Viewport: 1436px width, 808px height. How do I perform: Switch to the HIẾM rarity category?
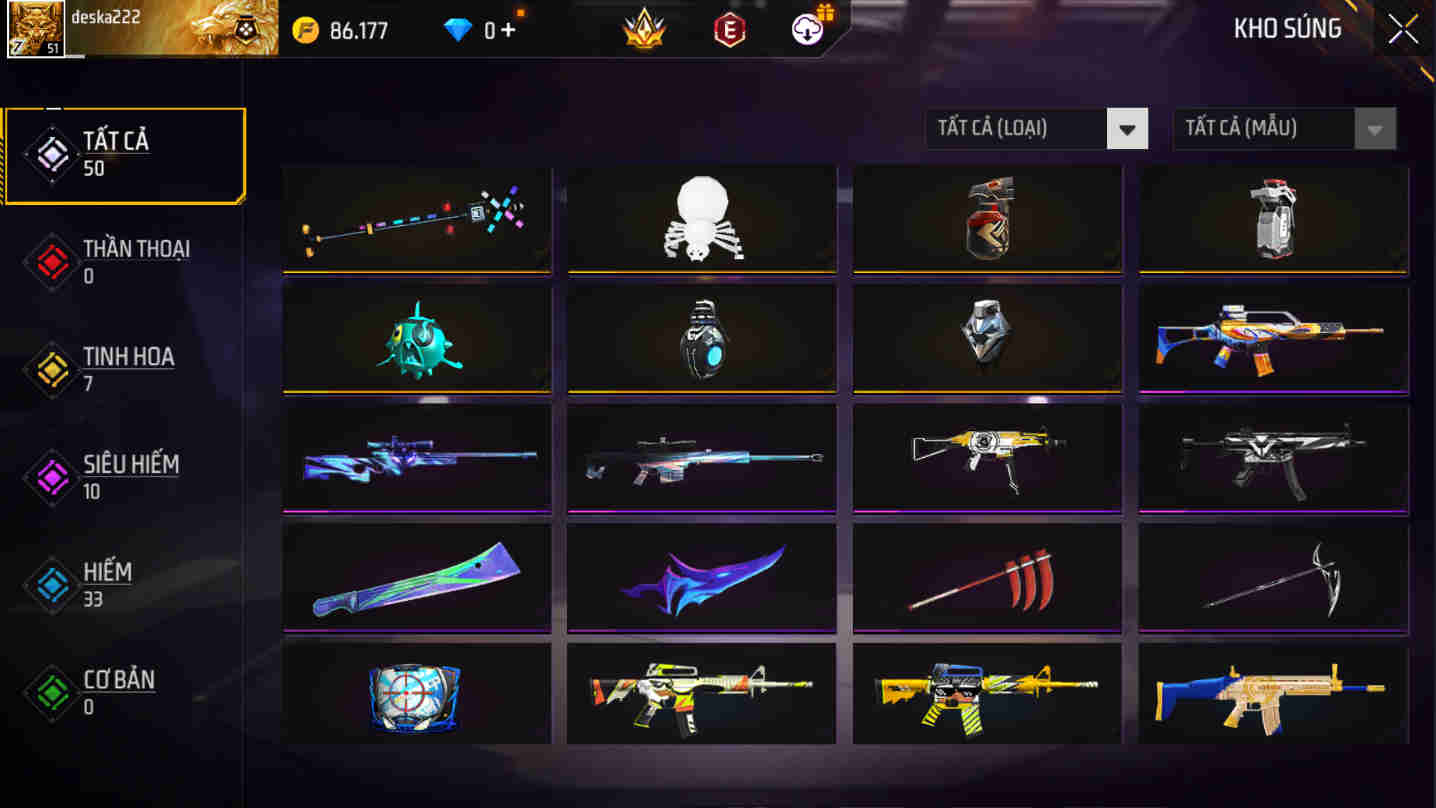tap(120, 584)
